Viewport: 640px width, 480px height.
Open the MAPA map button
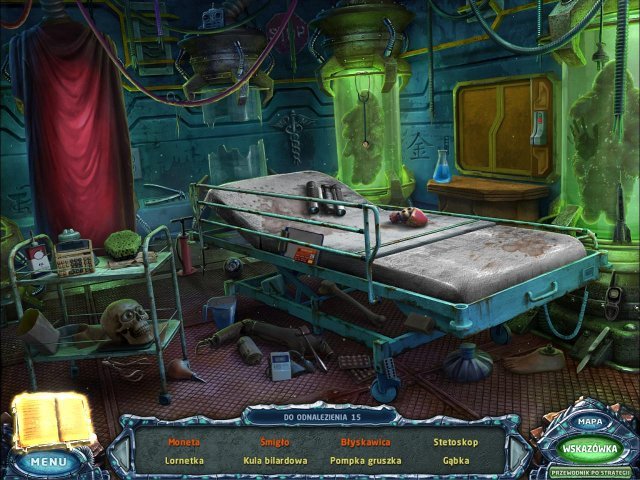pos(589,423)
